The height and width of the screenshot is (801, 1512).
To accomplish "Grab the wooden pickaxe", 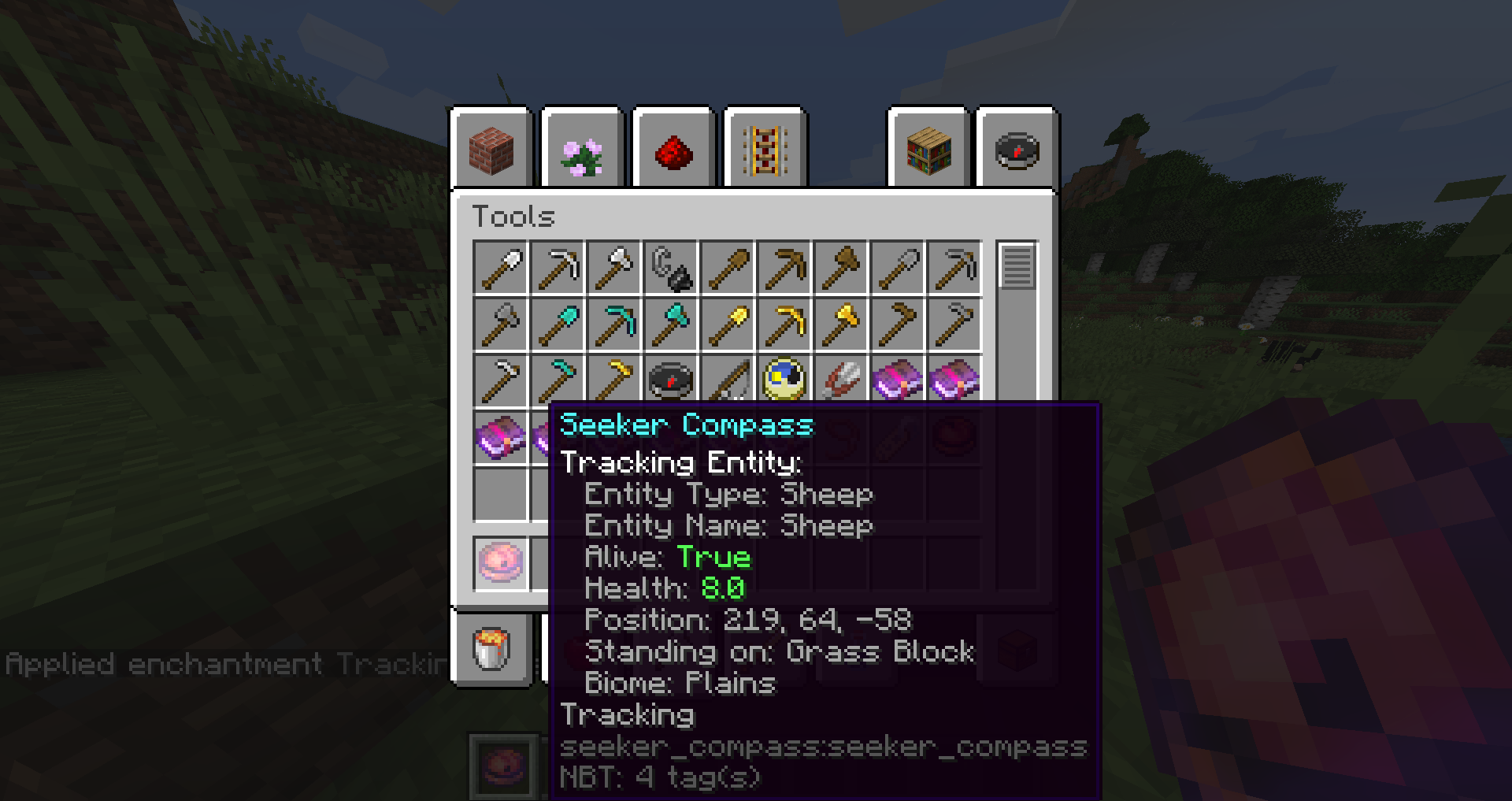I will 784,268.
